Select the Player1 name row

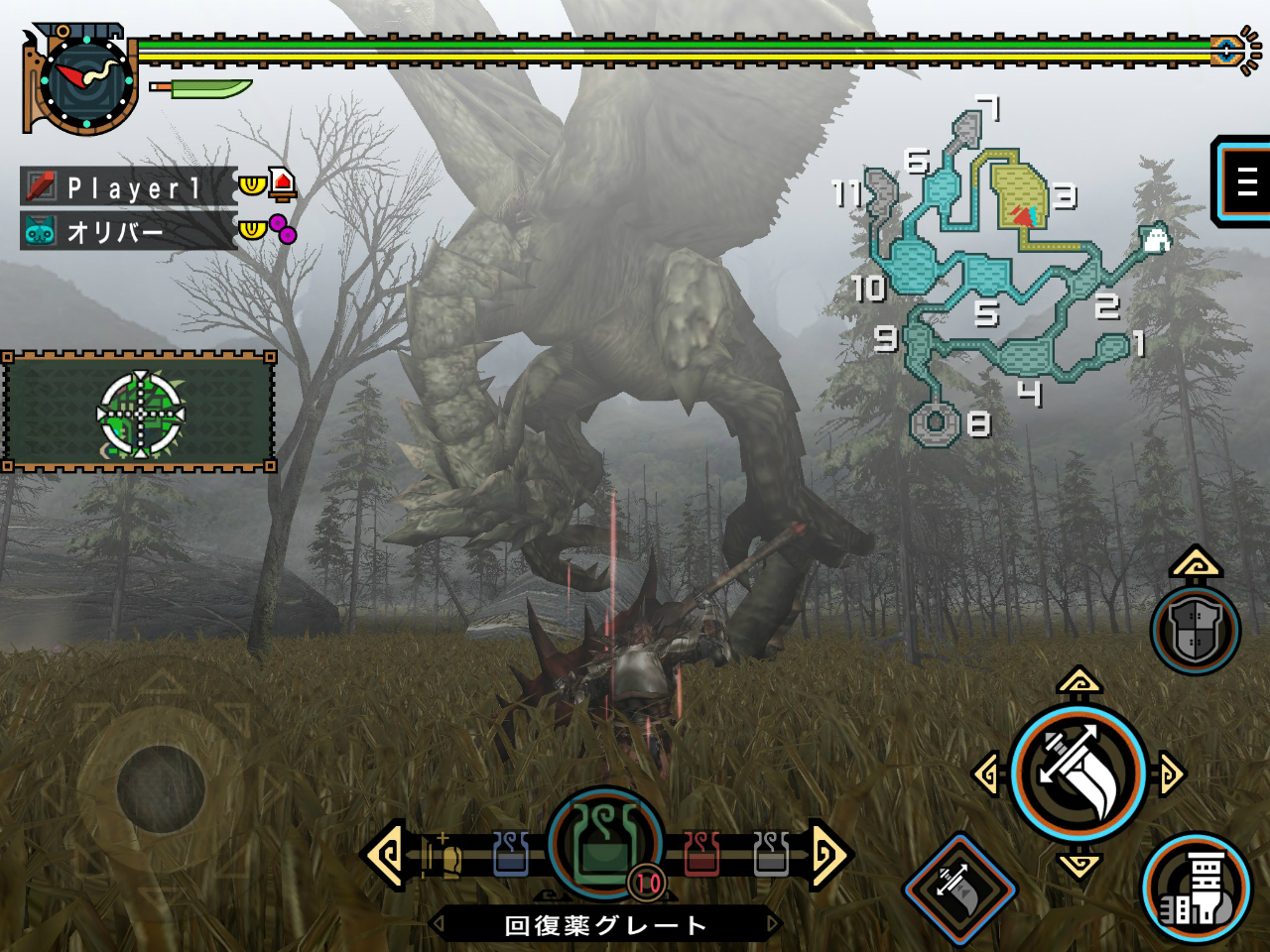coord(129,186)
